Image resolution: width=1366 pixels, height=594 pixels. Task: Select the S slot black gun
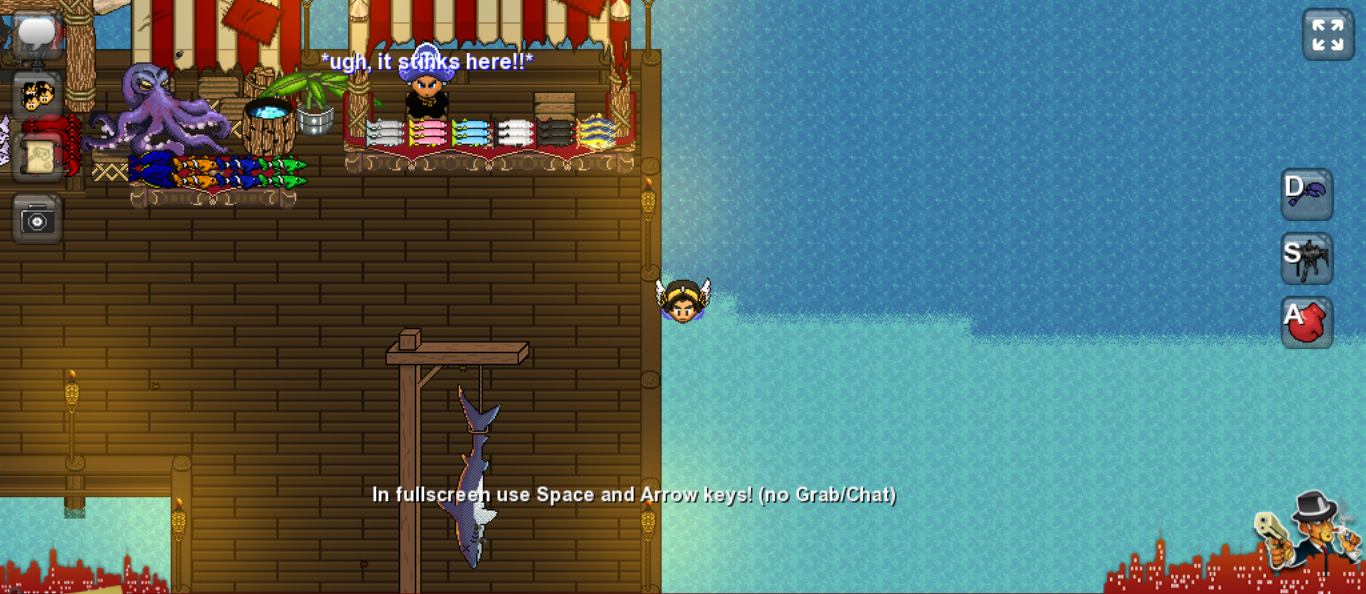pos(1307,258)
